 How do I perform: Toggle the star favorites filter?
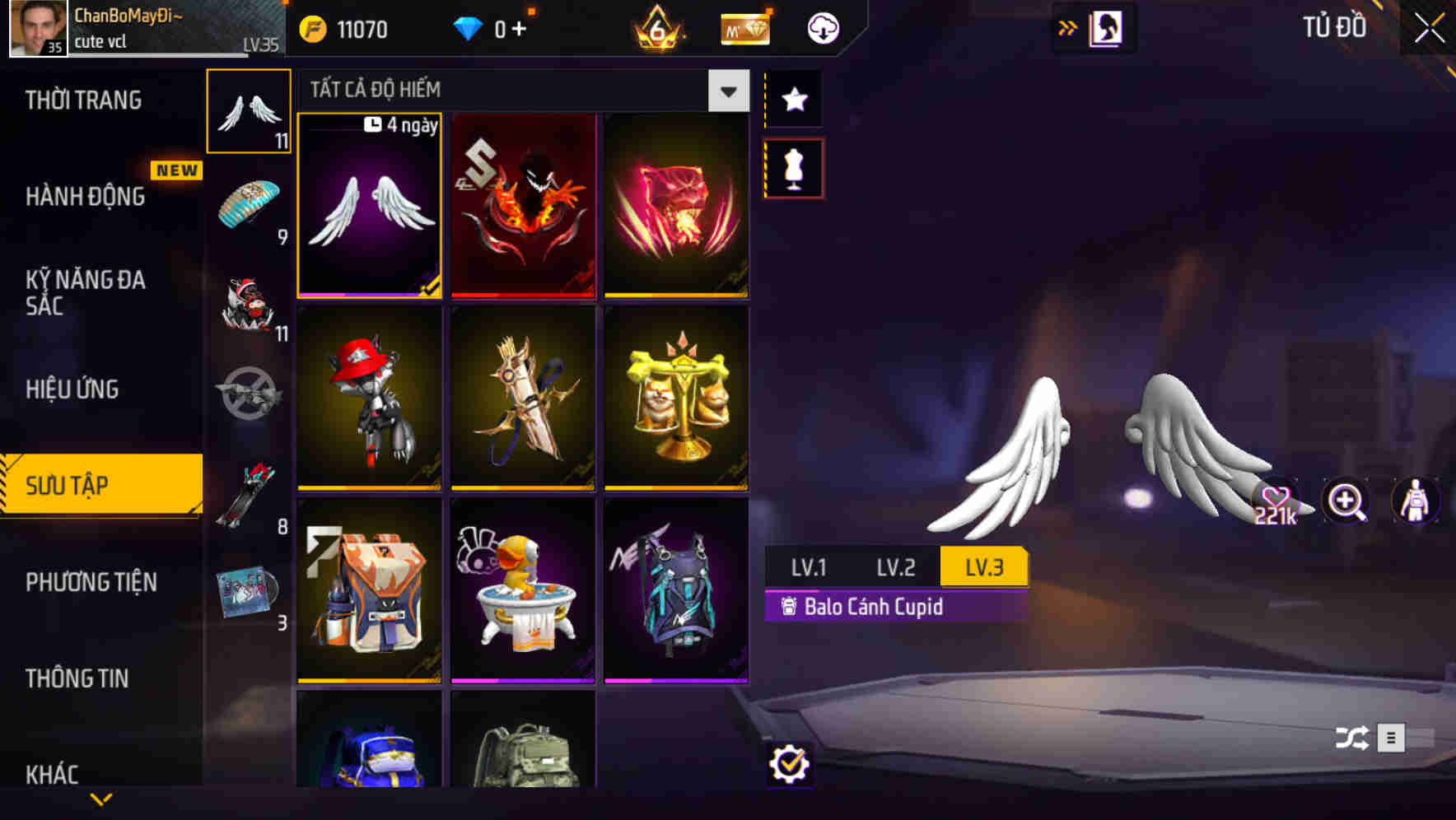[x=793, y=100]
